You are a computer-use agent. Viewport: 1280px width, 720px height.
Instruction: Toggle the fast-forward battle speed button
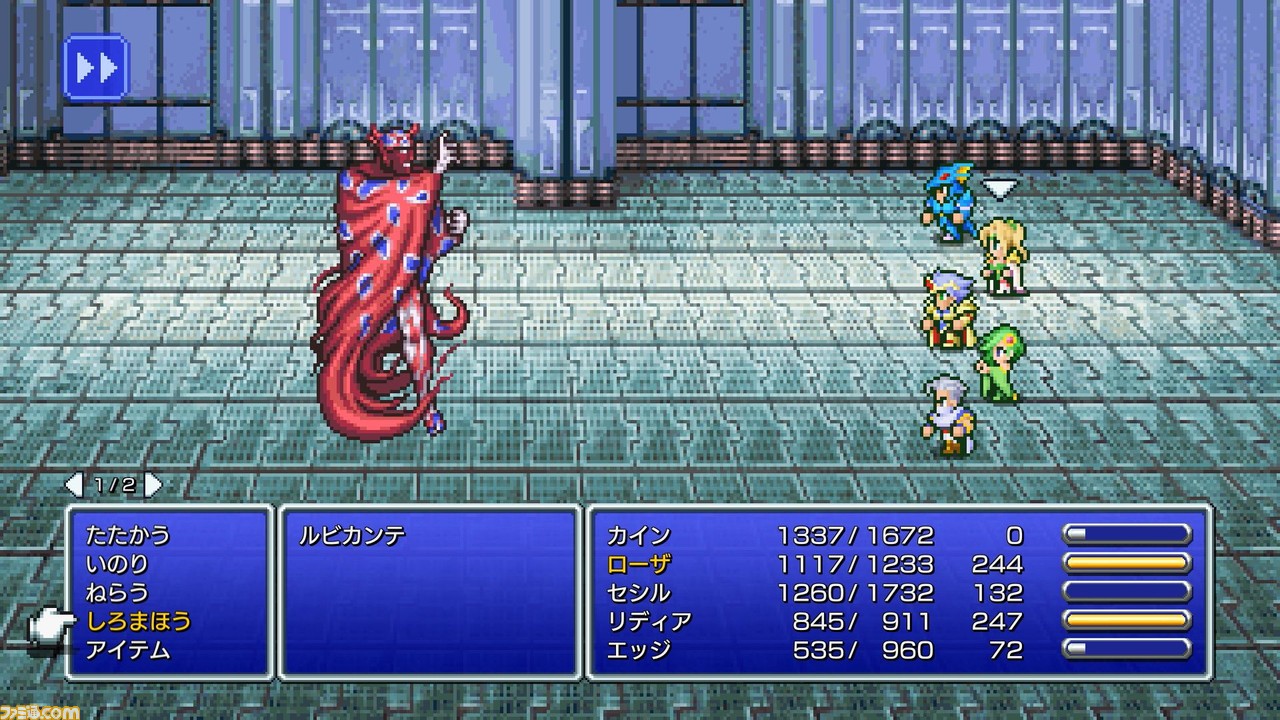click(96, 68)
